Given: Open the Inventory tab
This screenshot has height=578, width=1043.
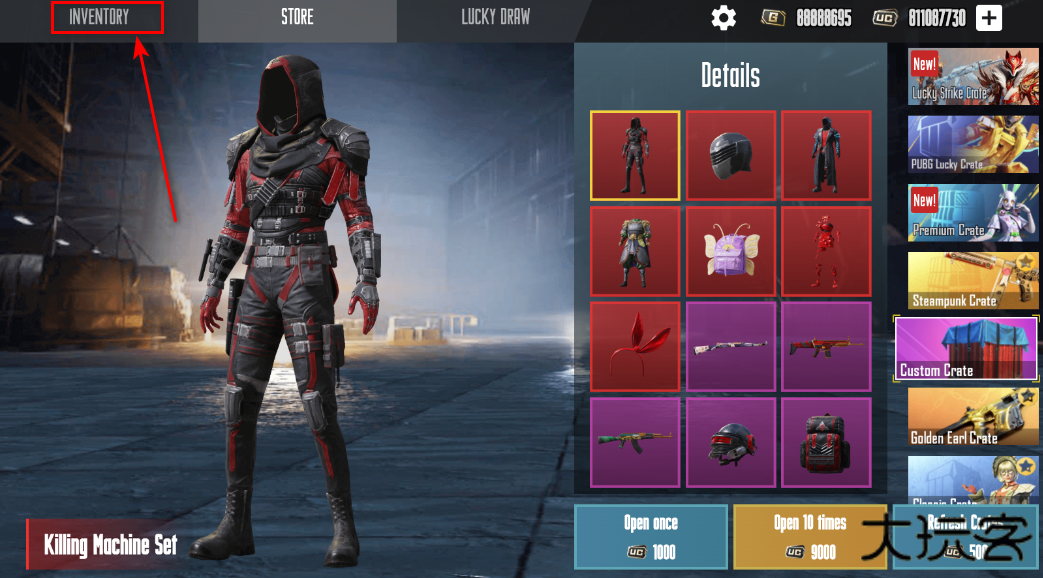Looking at the screenshot, I should pyautogui.click(x=99, y=17).
